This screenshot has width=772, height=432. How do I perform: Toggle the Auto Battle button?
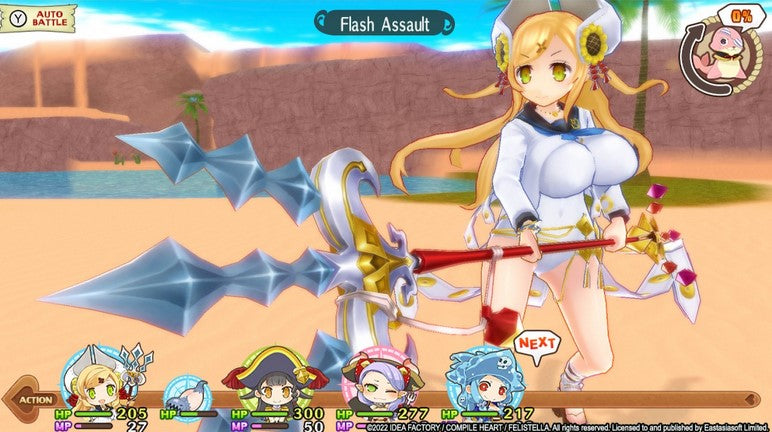pos(40,17)
